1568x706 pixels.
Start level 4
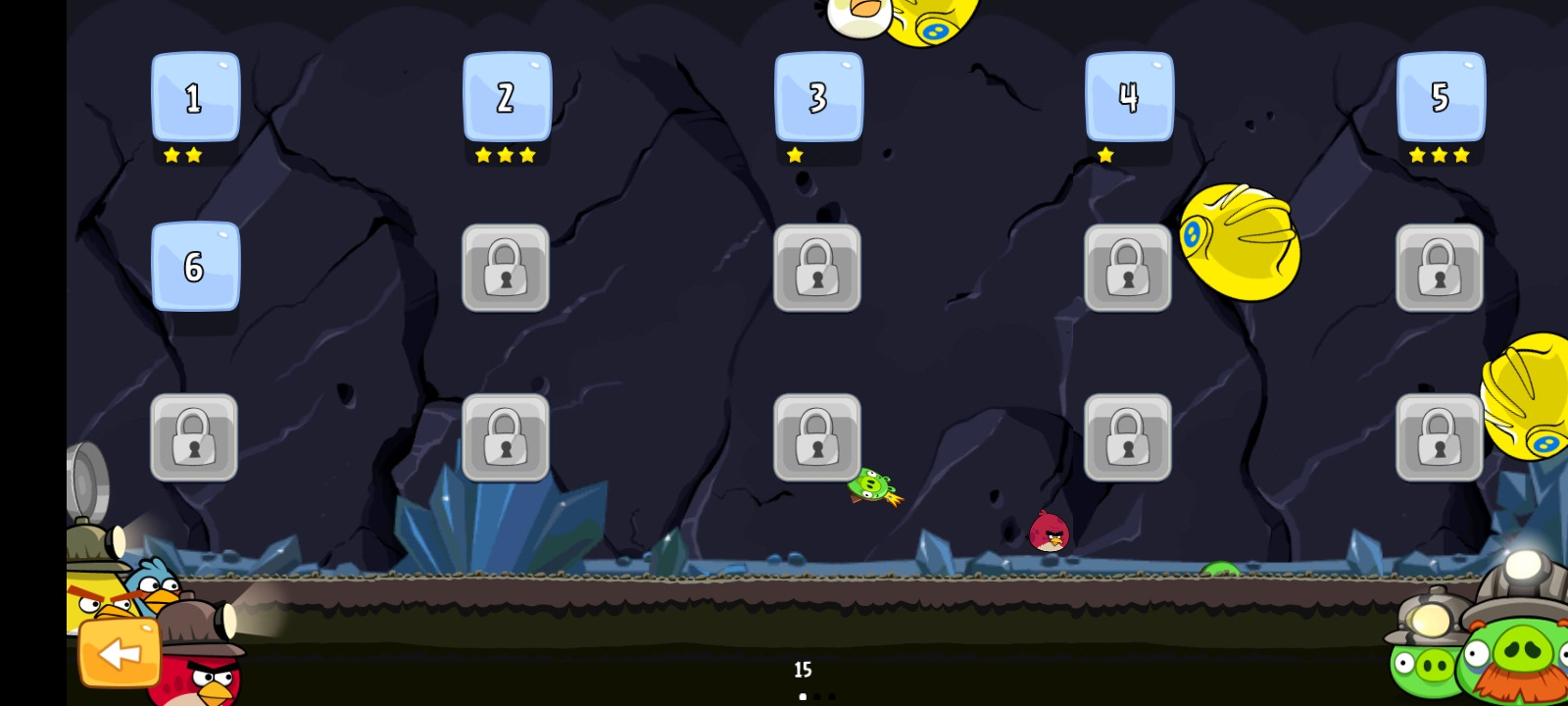(1129, 97)
